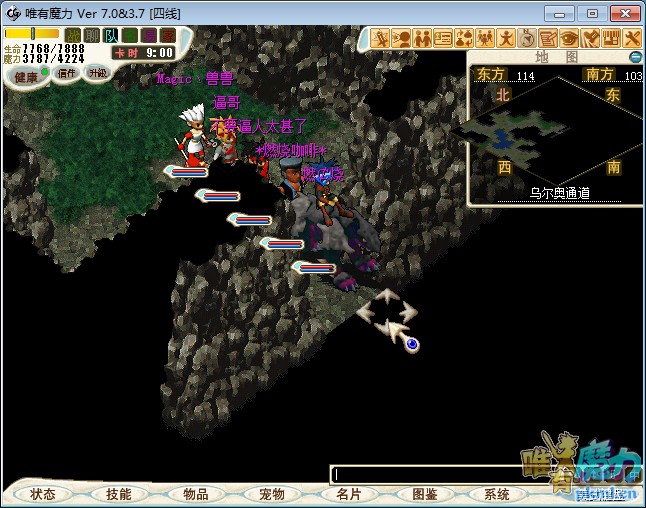Collapse the 地图 map panel with its round button
The height and width of the screenshot is (508, 646).
[635, 57]
